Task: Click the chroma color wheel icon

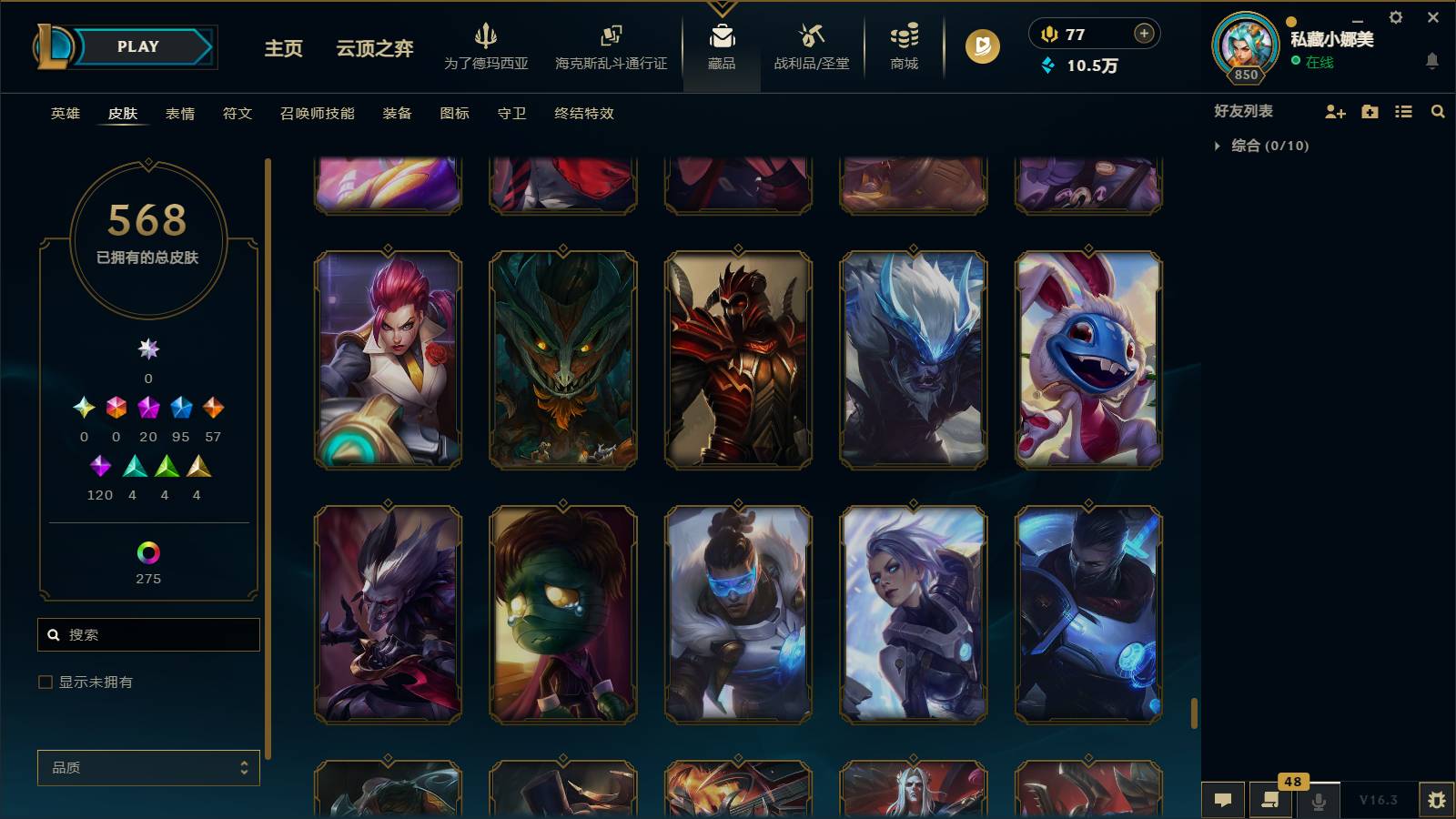Action: pos(147,551)
